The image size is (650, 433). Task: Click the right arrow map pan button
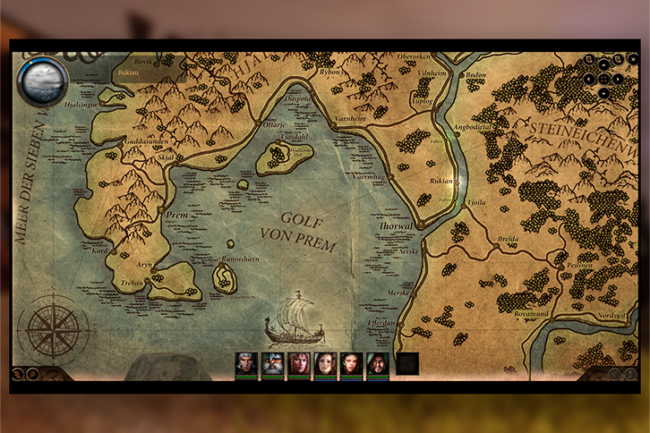(x=618, y=78)
